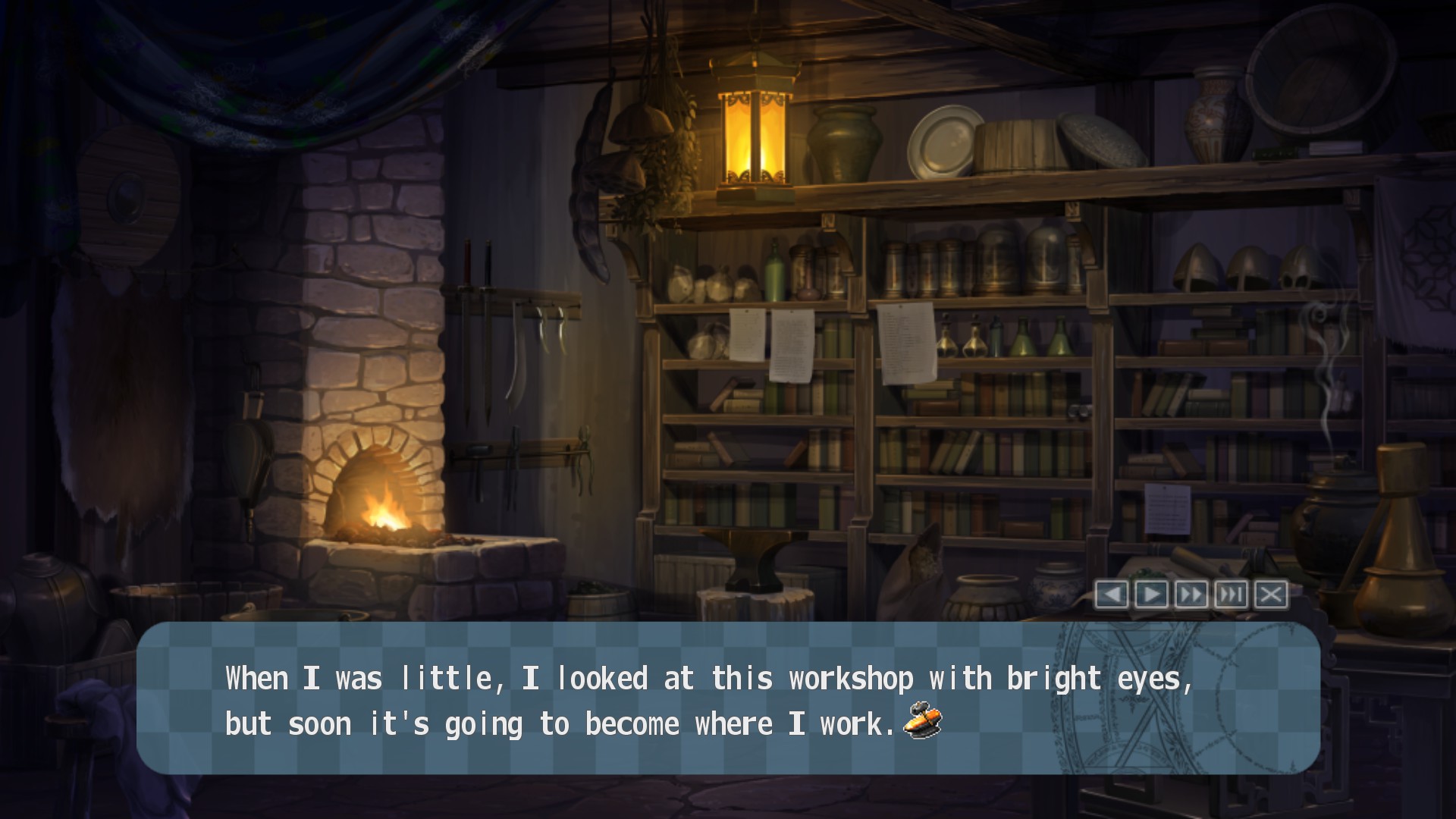Toggle the fireplace flames in the forge
Viewport: 1456px width, 819px height.
(383, 508)
